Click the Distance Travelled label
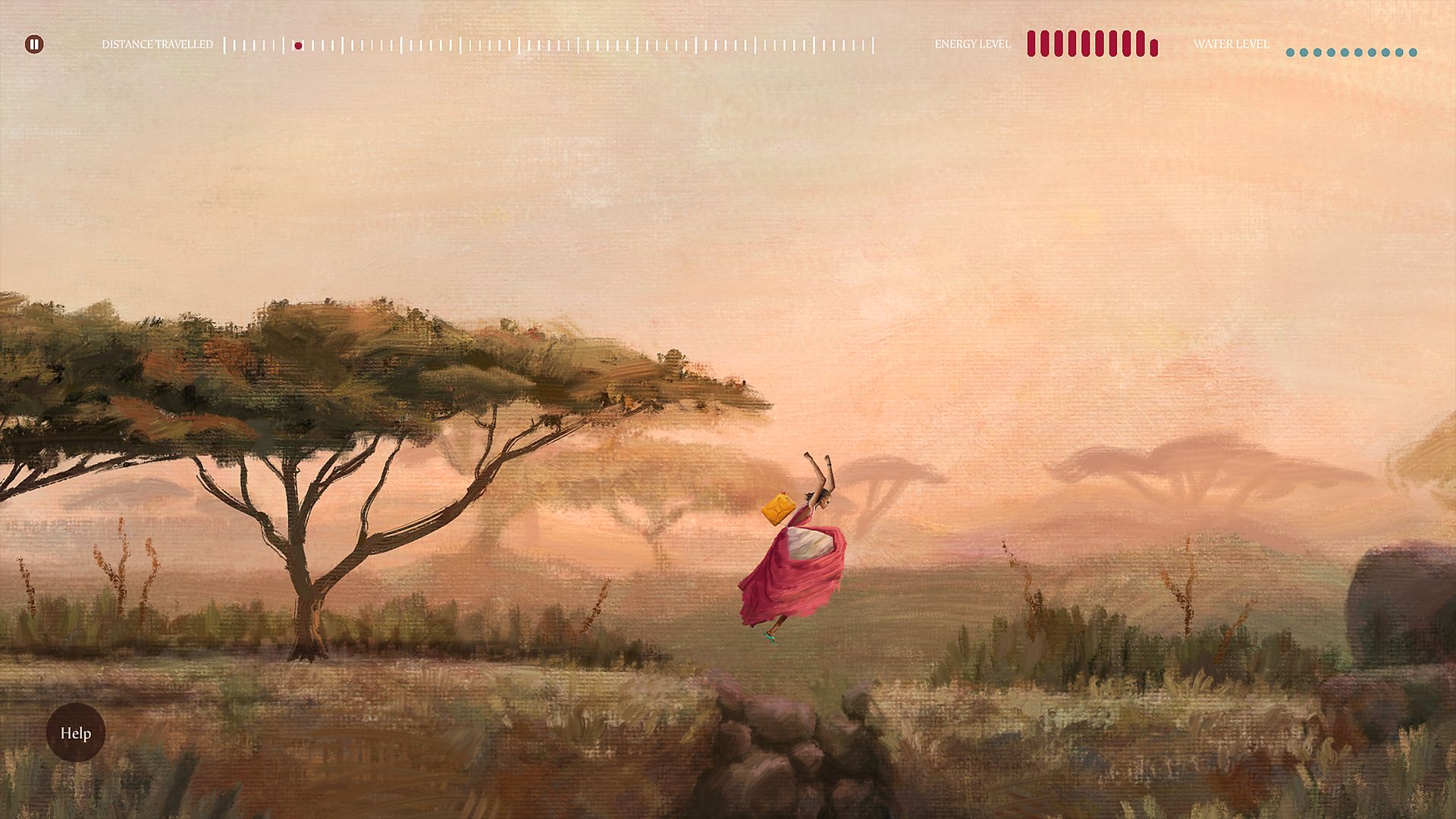The width and height of the screenshot is (1456, 819). tap(158, 44)
